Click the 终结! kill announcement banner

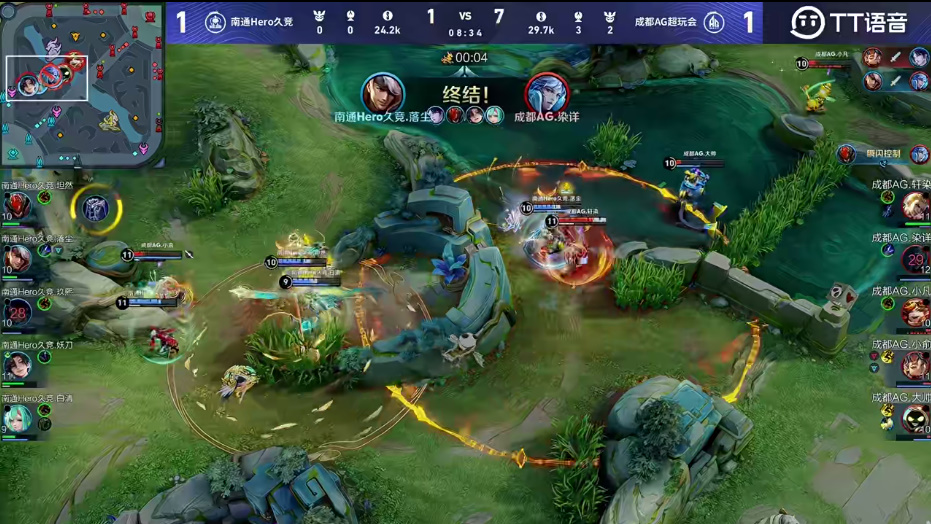point(463,98)
